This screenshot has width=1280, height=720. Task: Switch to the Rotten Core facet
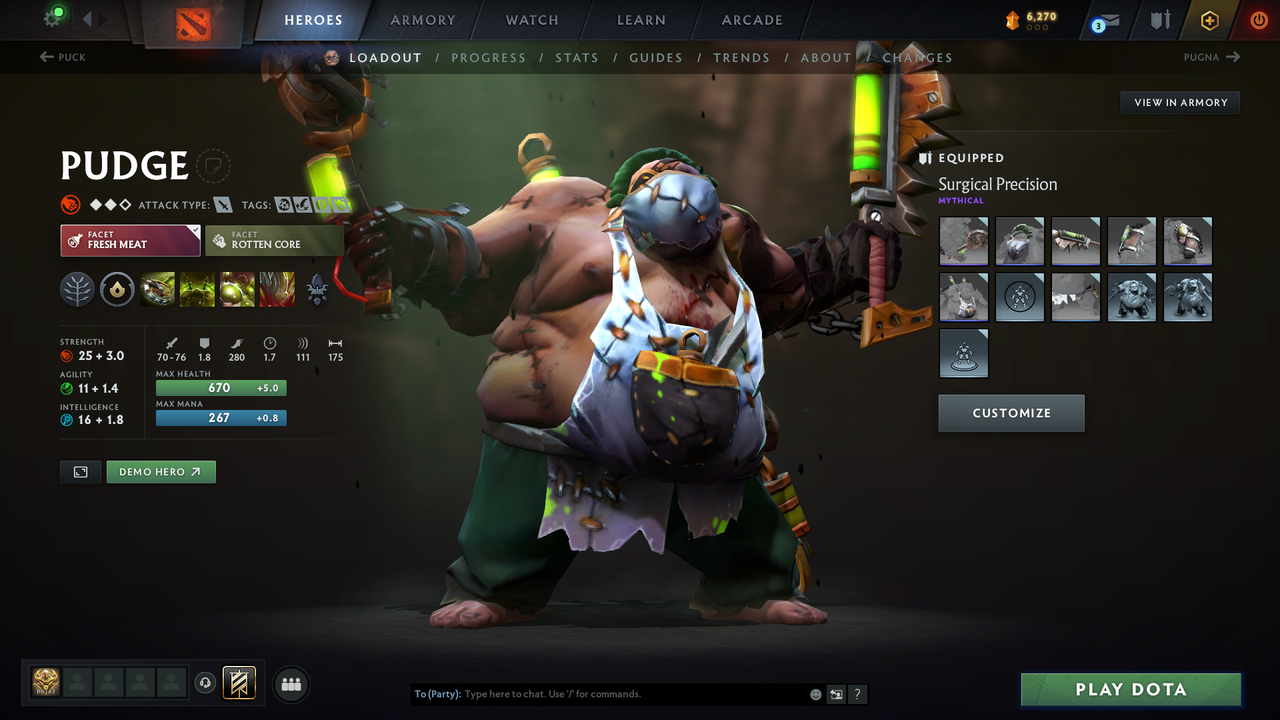[275, 241]
